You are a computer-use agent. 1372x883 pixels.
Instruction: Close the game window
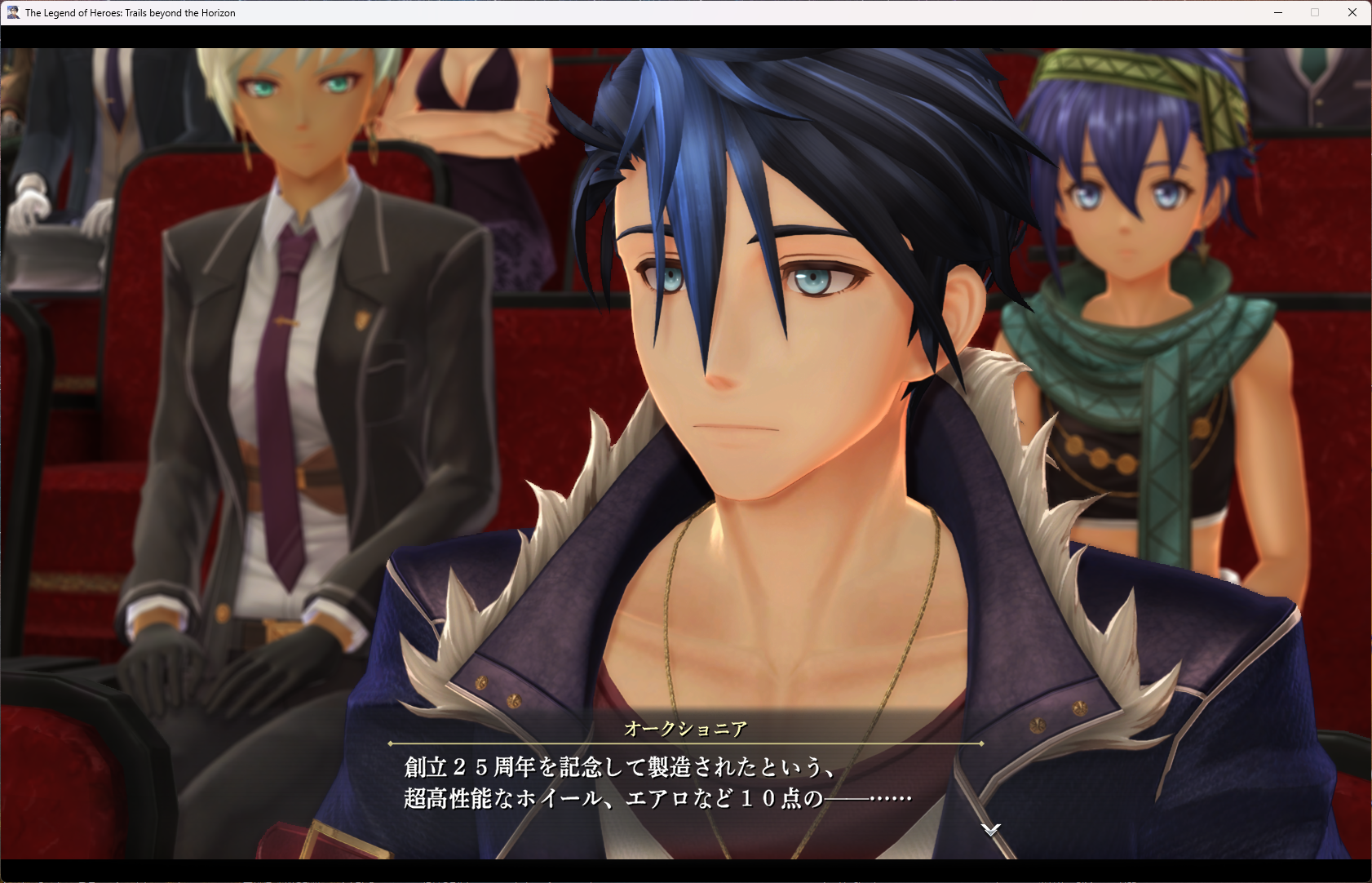point(1352,12)
